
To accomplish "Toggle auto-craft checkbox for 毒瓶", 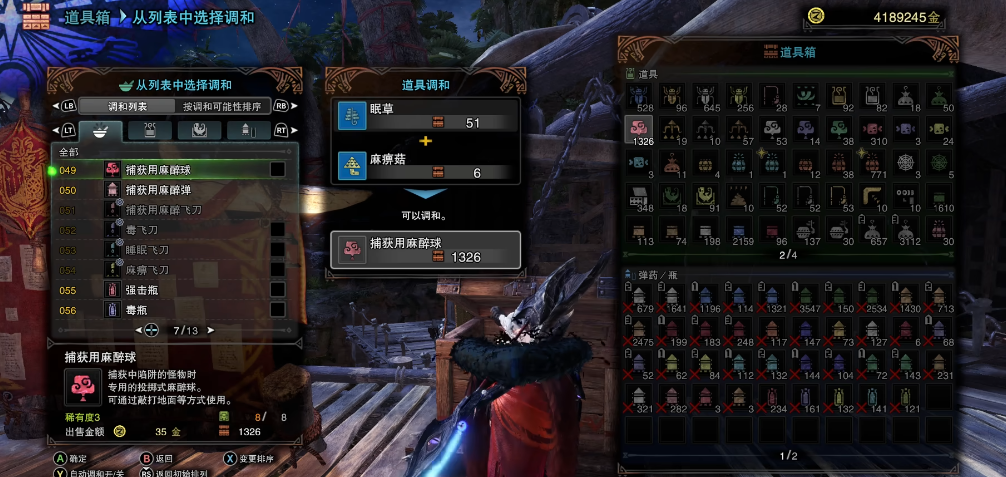I will pos(277,310).
